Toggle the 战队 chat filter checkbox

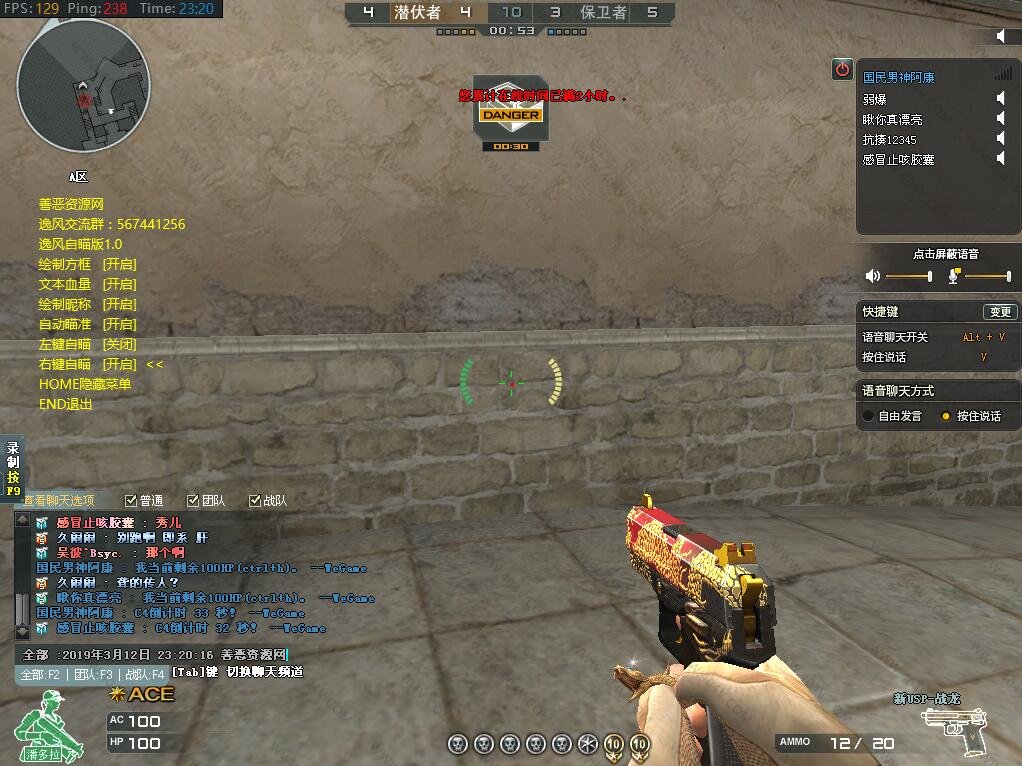[255, 500]
